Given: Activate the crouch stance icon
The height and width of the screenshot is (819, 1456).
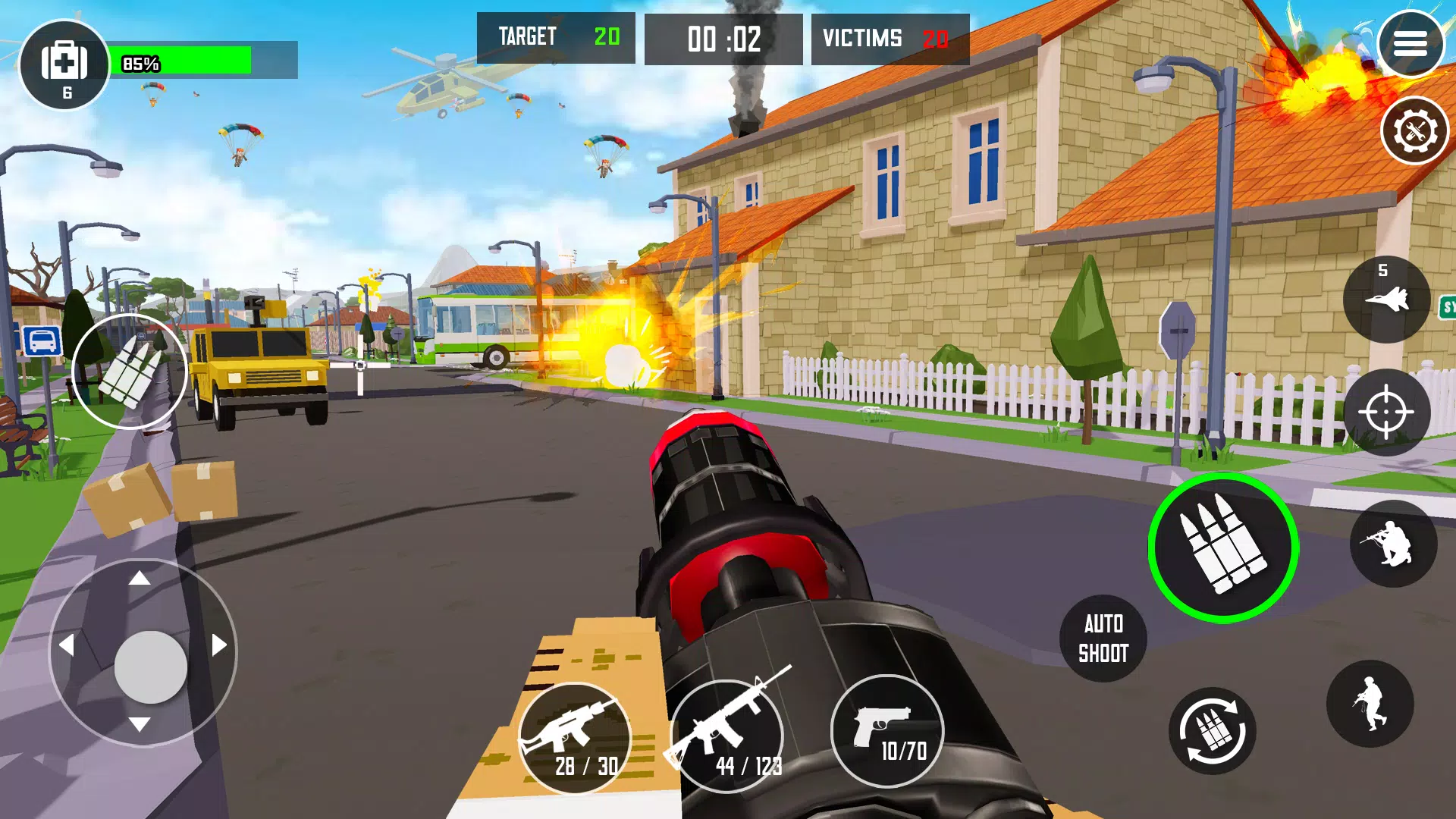Looking at the screenshot, I should point(1395,542).
